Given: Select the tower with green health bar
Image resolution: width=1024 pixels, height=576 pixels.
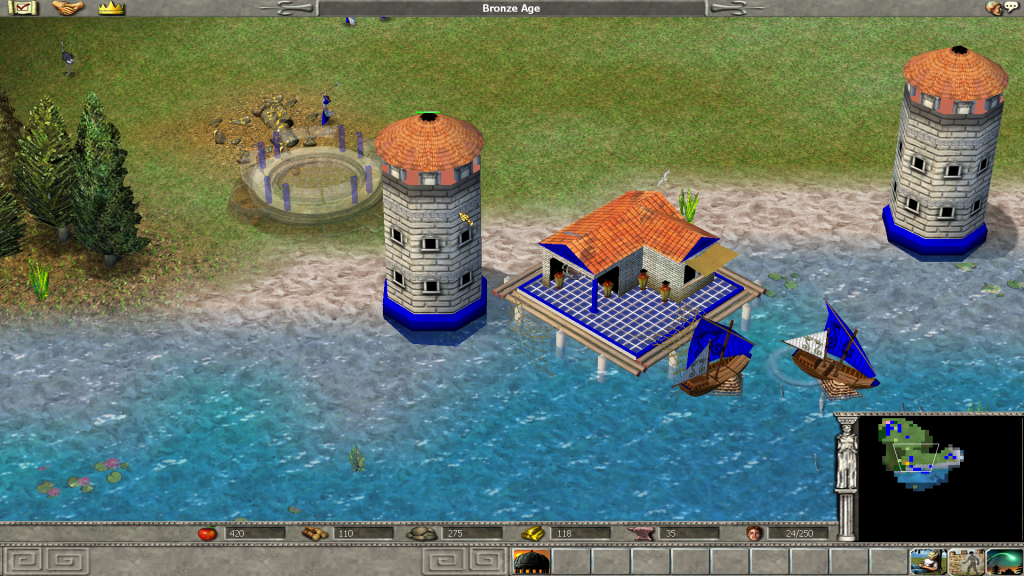Looking at the screenshot, I should (x=432, y=230).
